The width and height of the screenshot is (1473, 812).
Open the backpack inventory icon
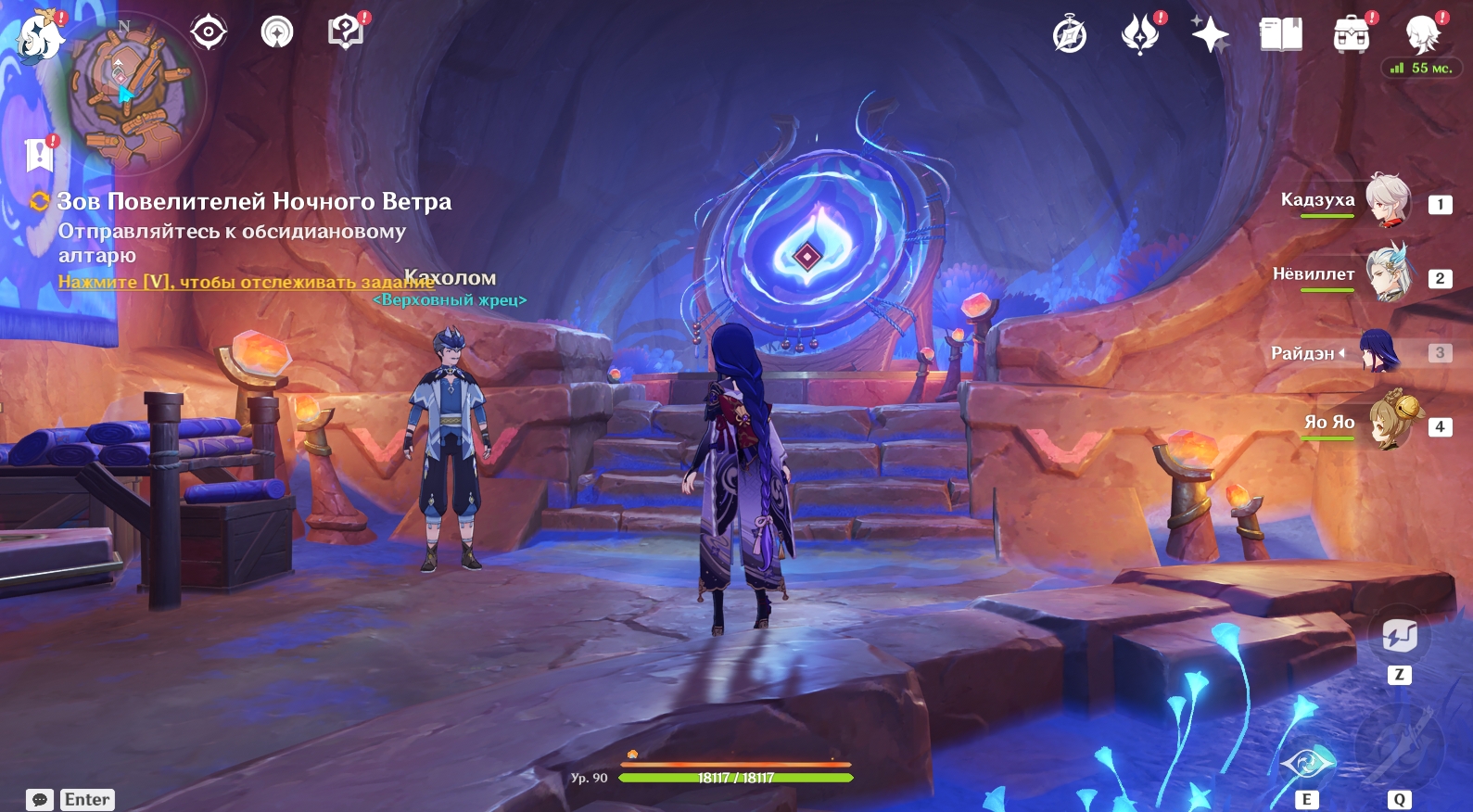(x=1351, y=36)
